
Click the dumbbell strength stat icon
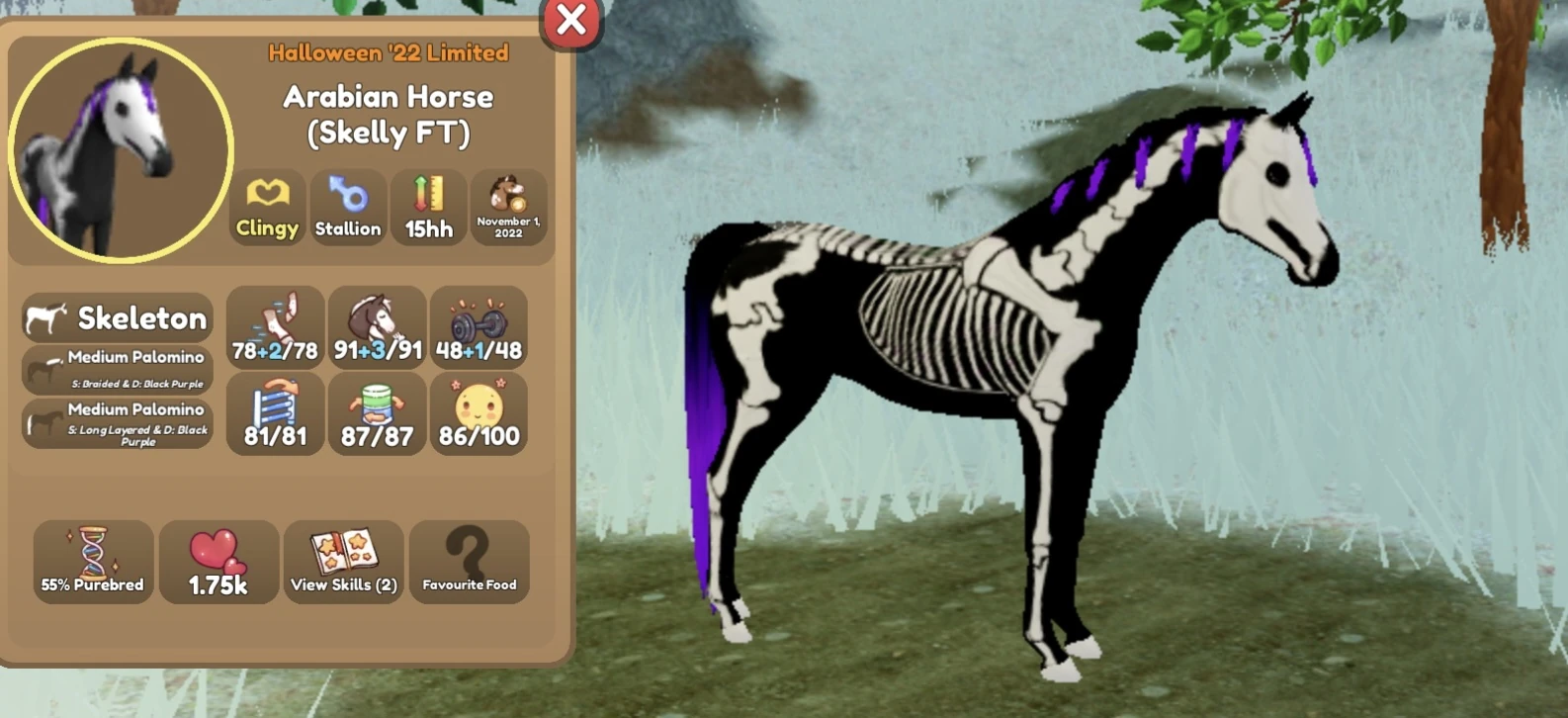pyautogui.click(x=479, y=326)
